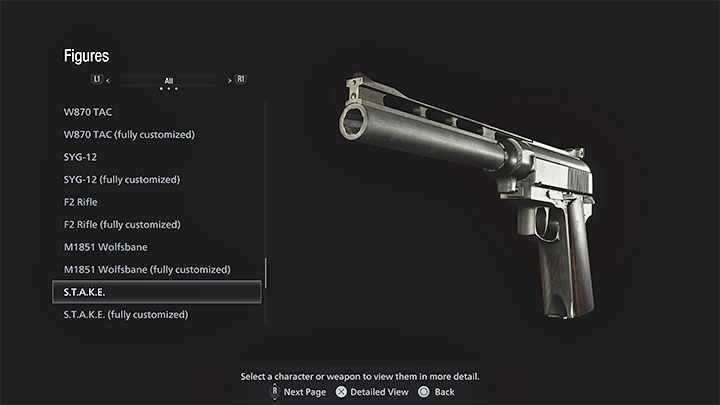Click the left arrow beside All
The height and width of the screenshot is (405, 720).
tap(108, 79)
